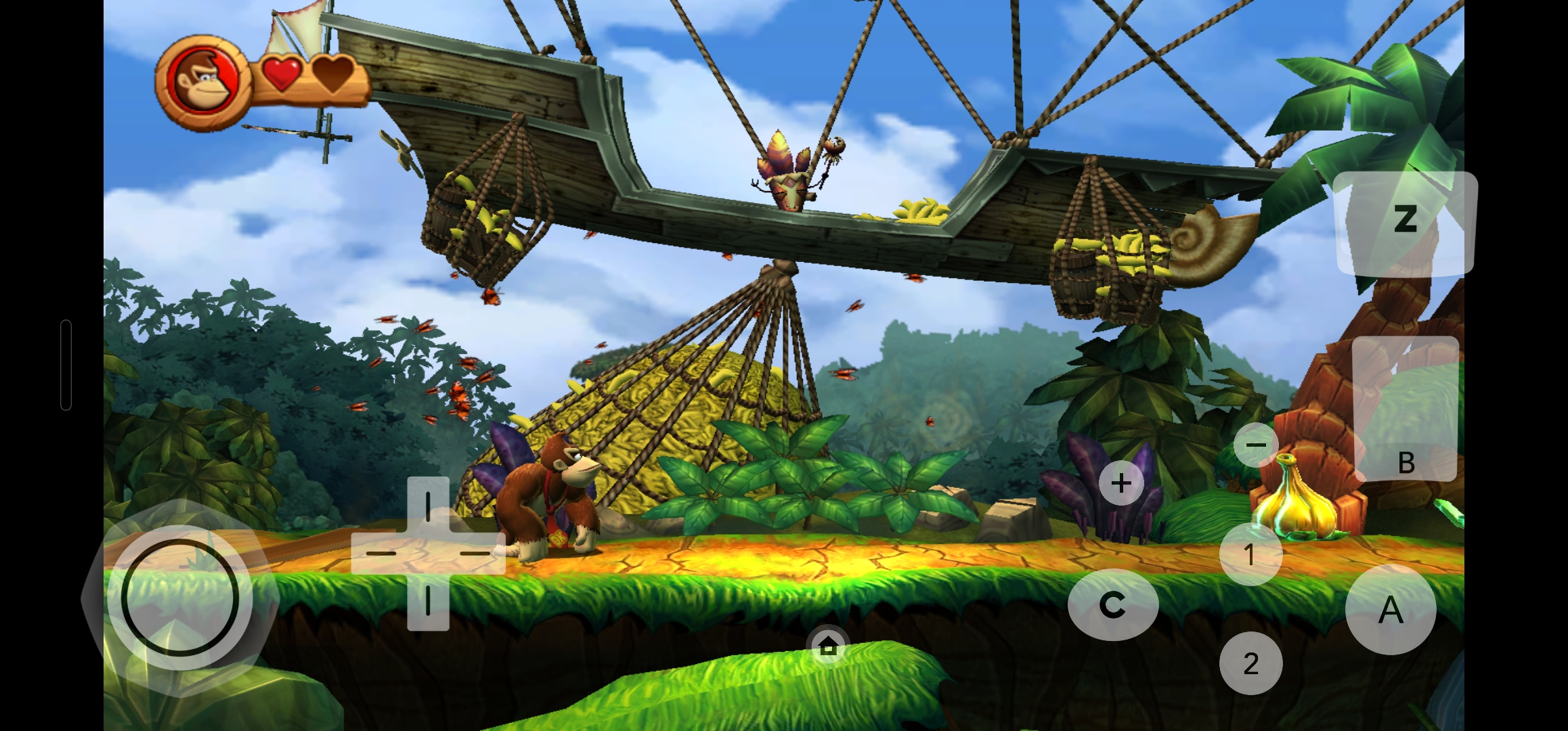This screenshot has width=1568, height=731.
Task: Click the plus (+) button
Action: pyautogui.click(x=1121, y=483)
